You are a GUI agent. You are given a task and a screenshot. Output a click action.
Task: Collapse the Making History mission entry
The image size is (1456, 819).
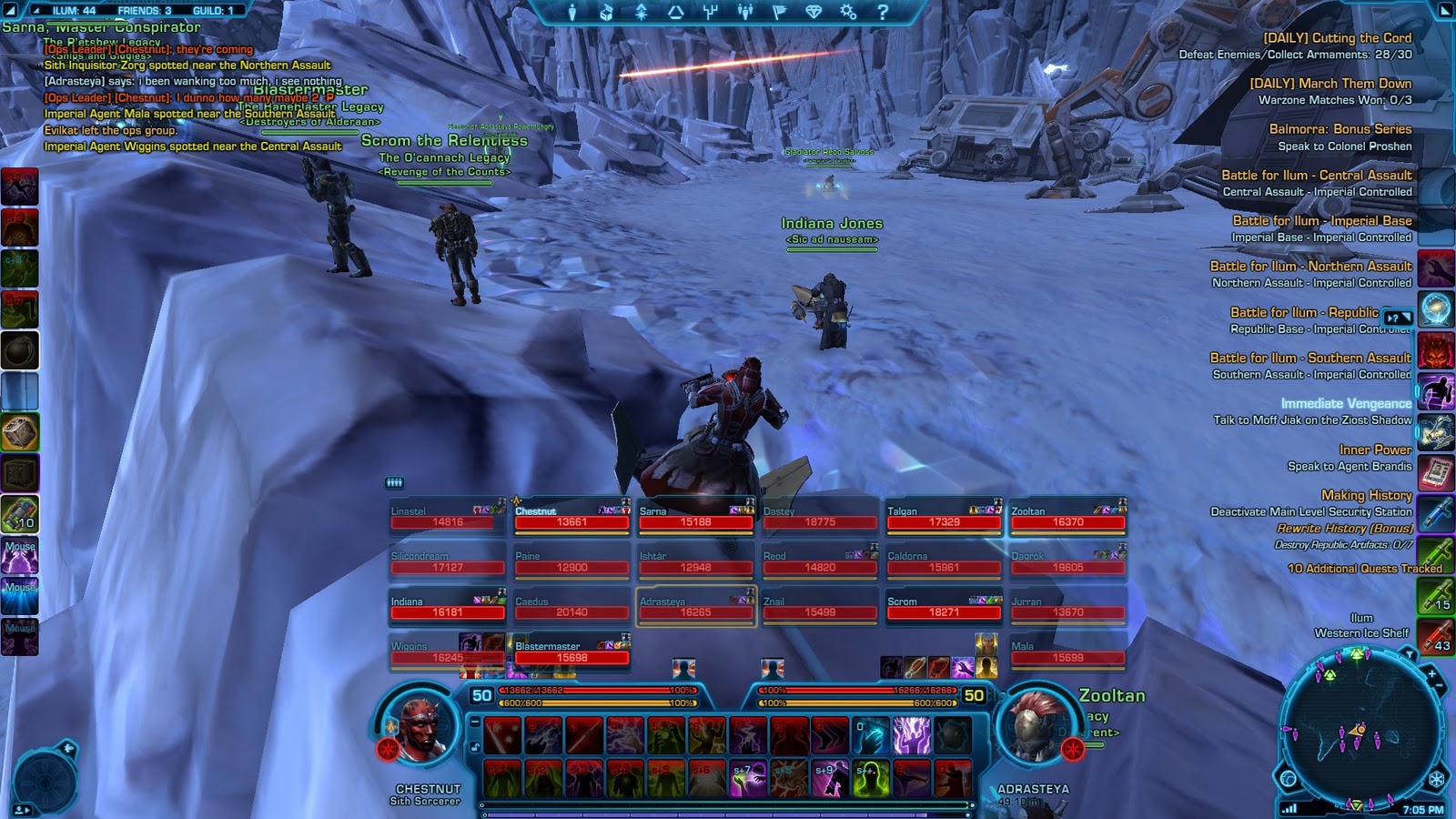tap(1368, 495)
